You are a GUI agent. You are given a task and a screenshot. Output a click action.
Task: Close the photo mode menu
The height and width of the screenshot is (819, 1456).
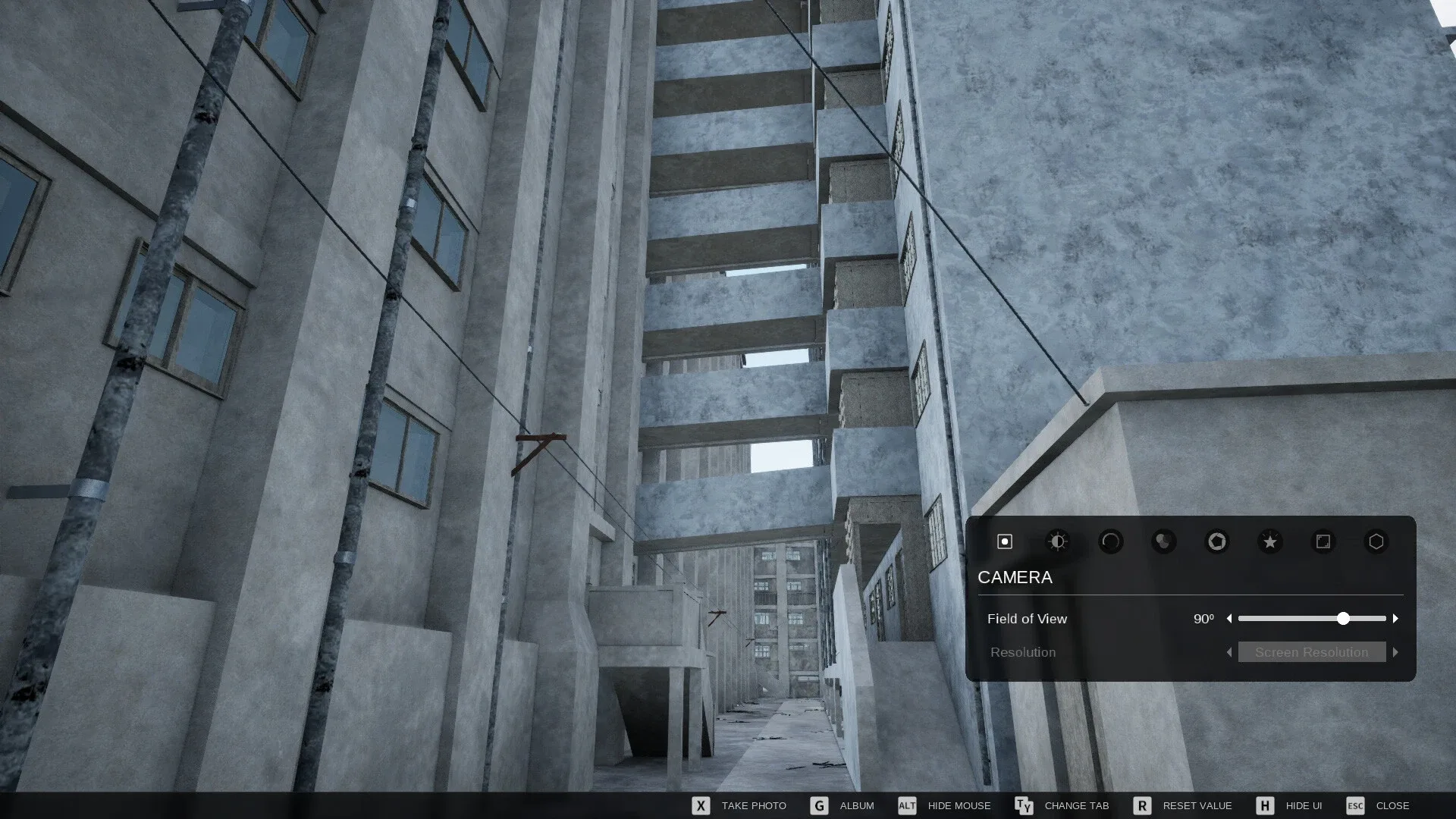tap(1392, 805)
